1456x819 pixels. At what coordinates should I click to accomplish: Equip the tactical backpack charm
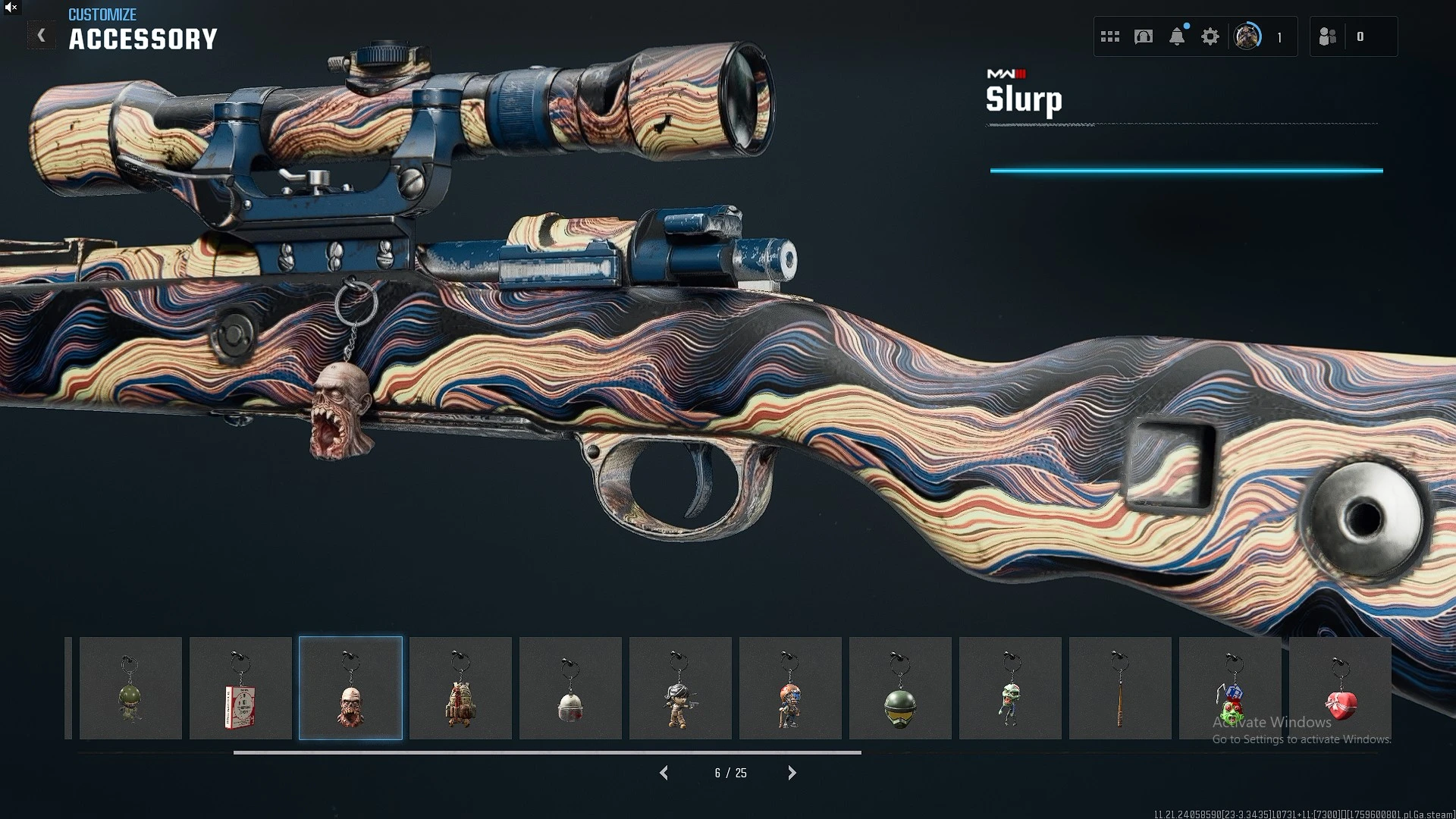tap(460, 689)
